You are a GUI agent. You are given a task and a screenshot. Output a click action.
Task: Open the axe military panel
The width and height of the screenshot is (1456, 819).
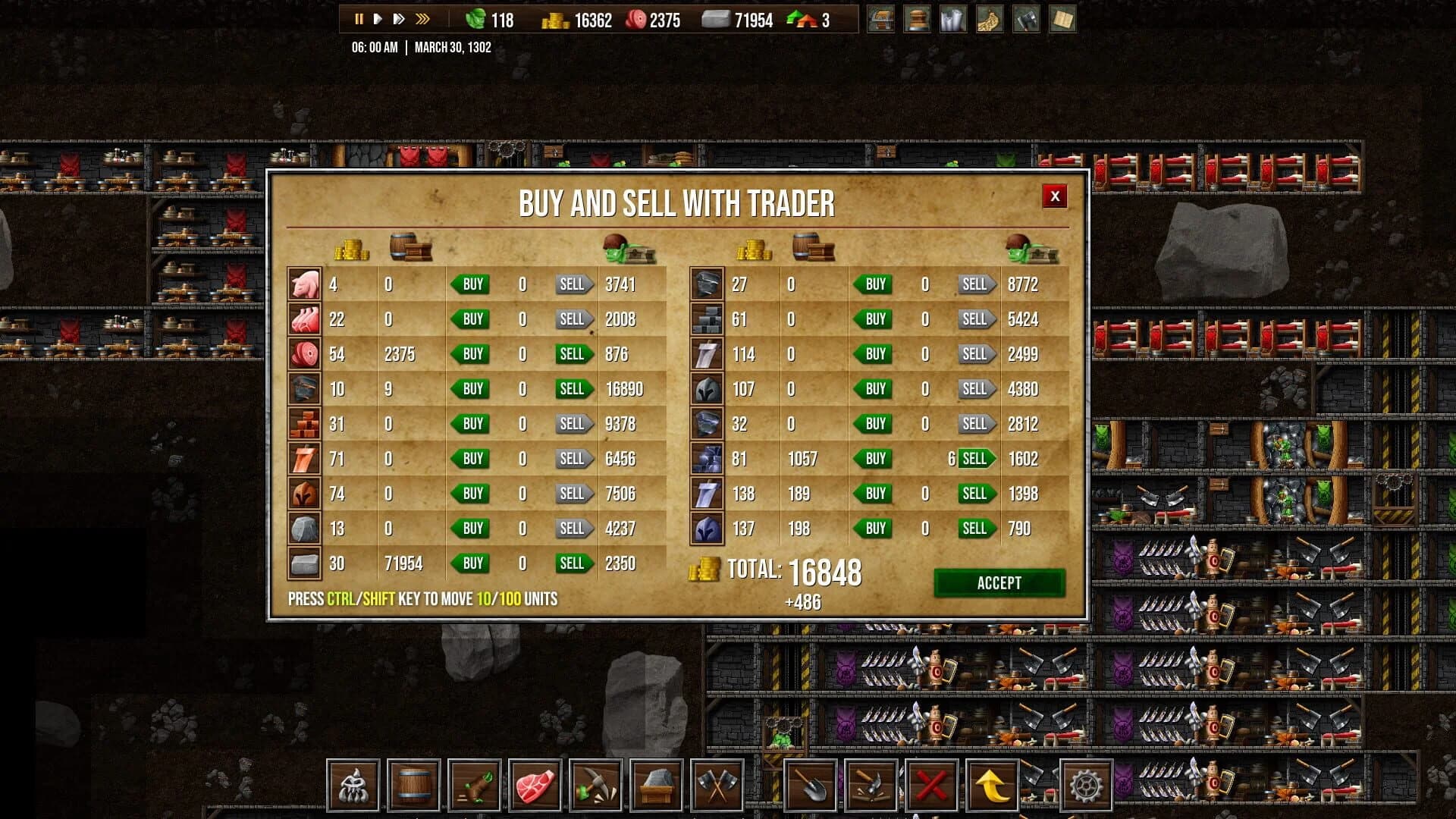tap(1027, 20)
